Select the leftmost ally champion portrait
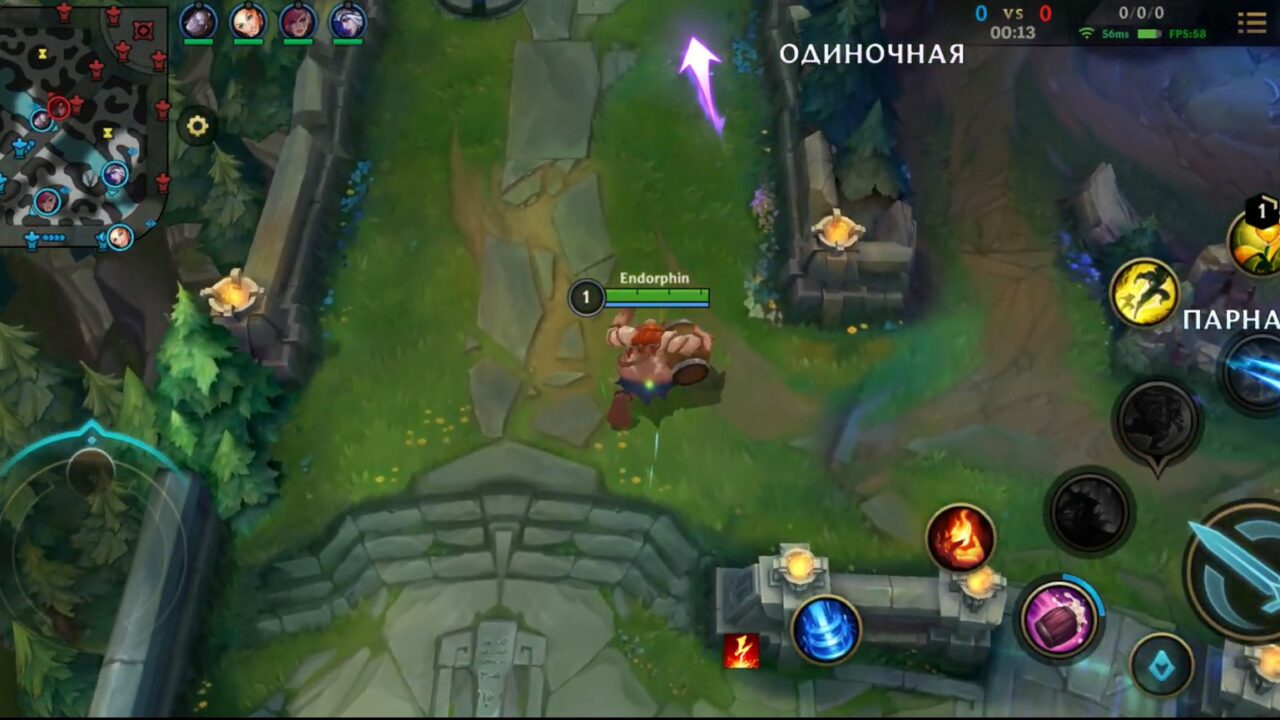 point(198,18)
